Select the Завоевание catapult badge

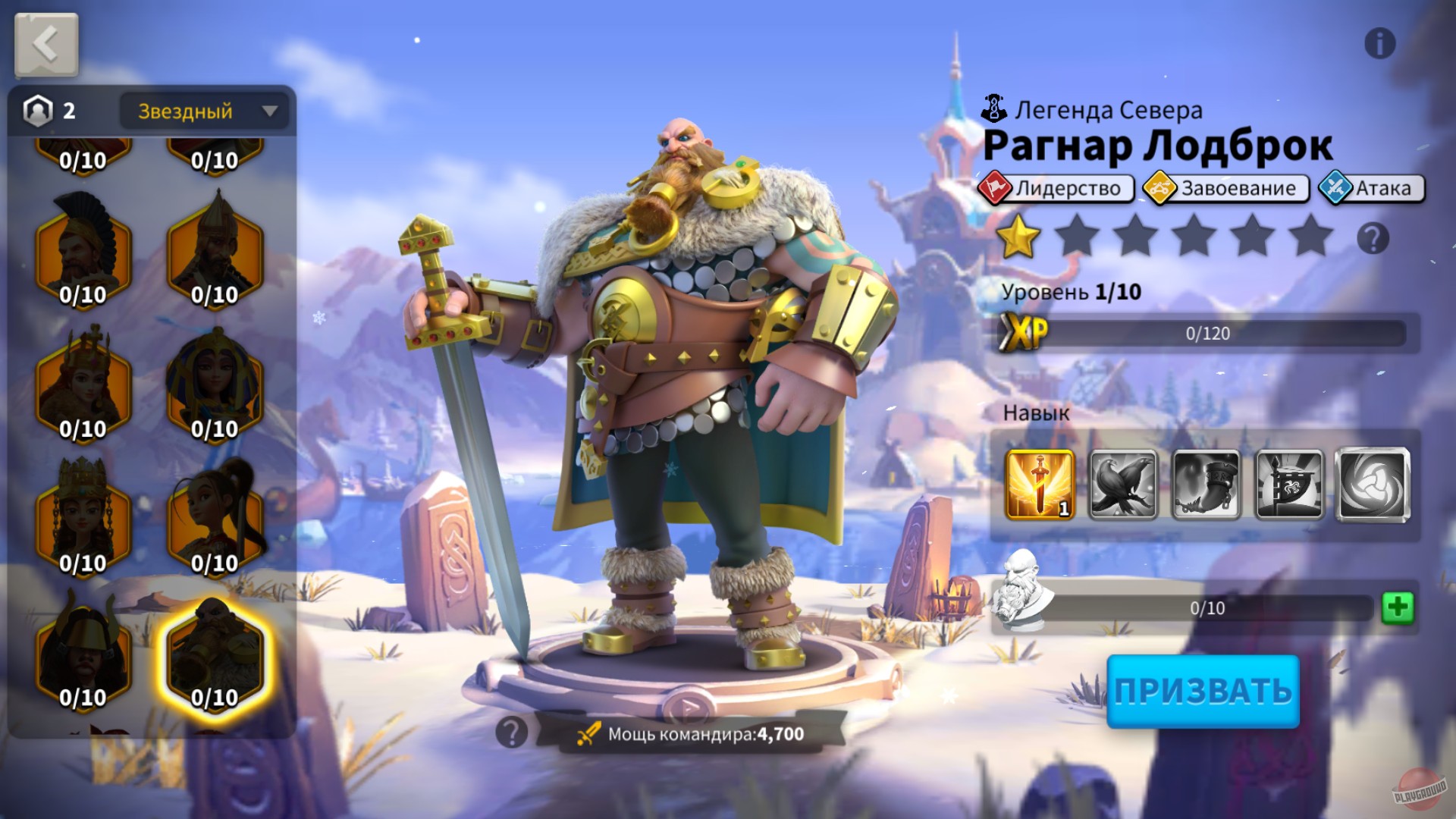[1161, 189]
